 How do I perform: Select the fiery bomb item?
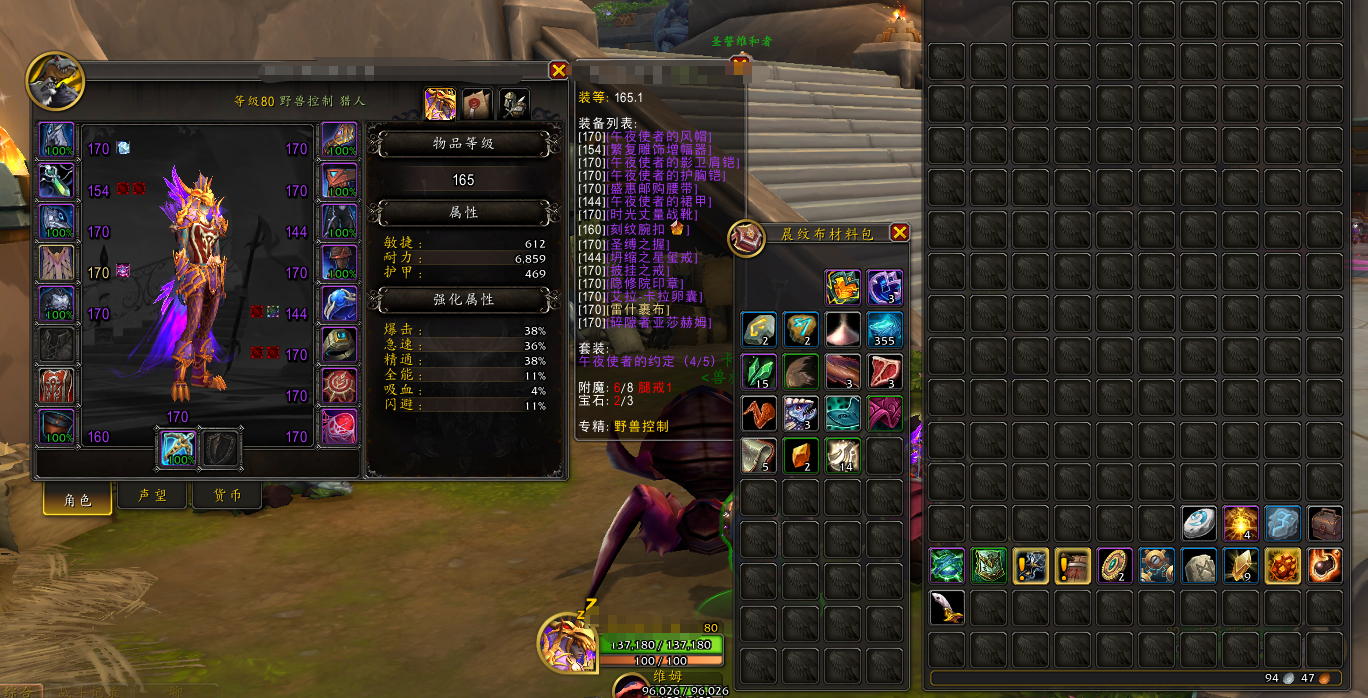pos(1325,565)
